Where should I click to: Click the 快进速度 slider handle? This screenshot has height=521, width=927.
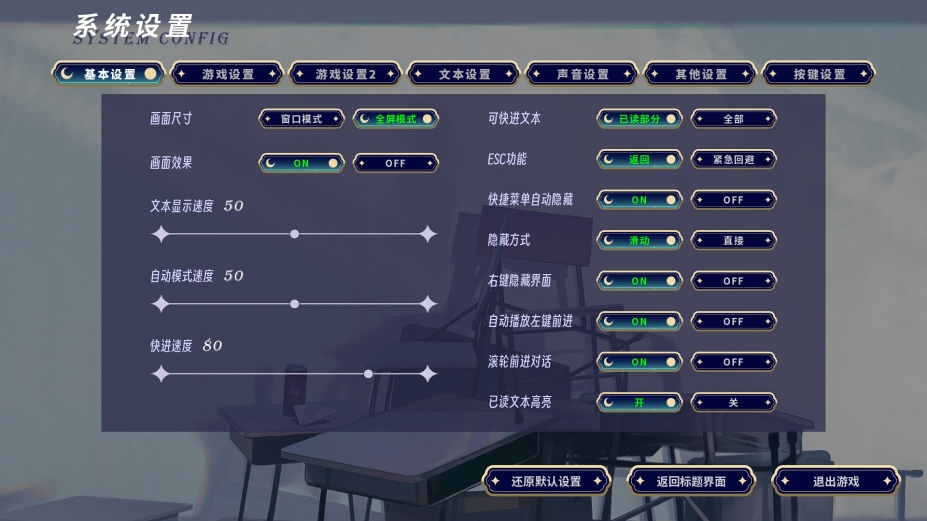point(369,374)
